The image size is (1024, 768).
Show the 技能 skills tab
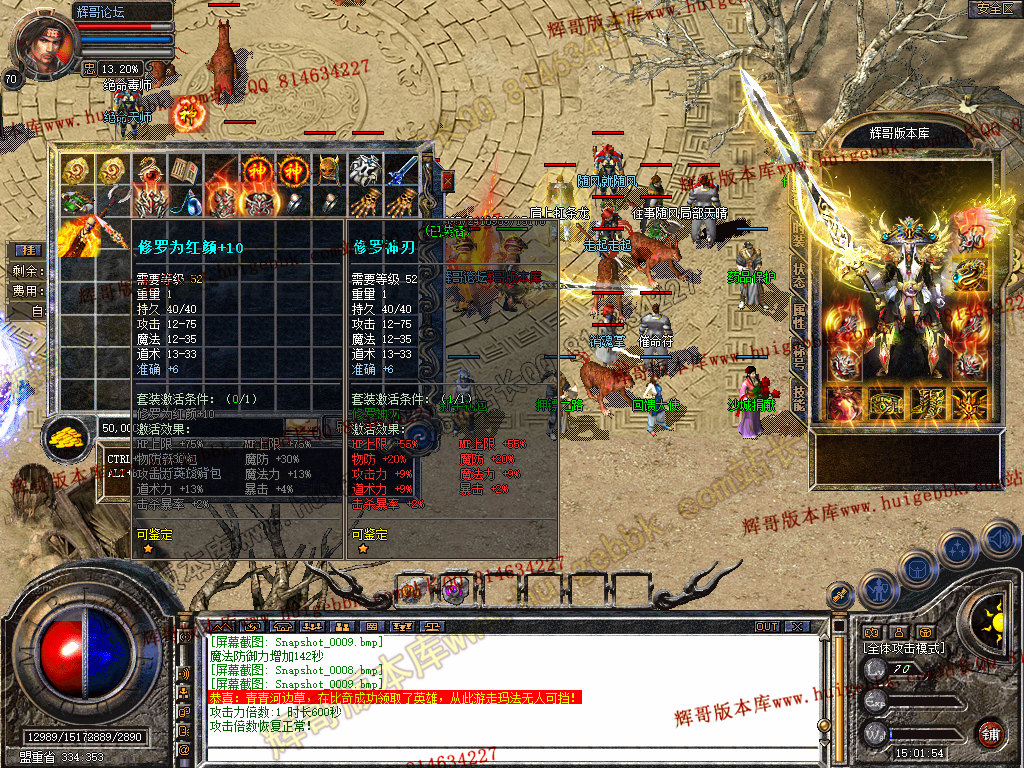(799, 397)
